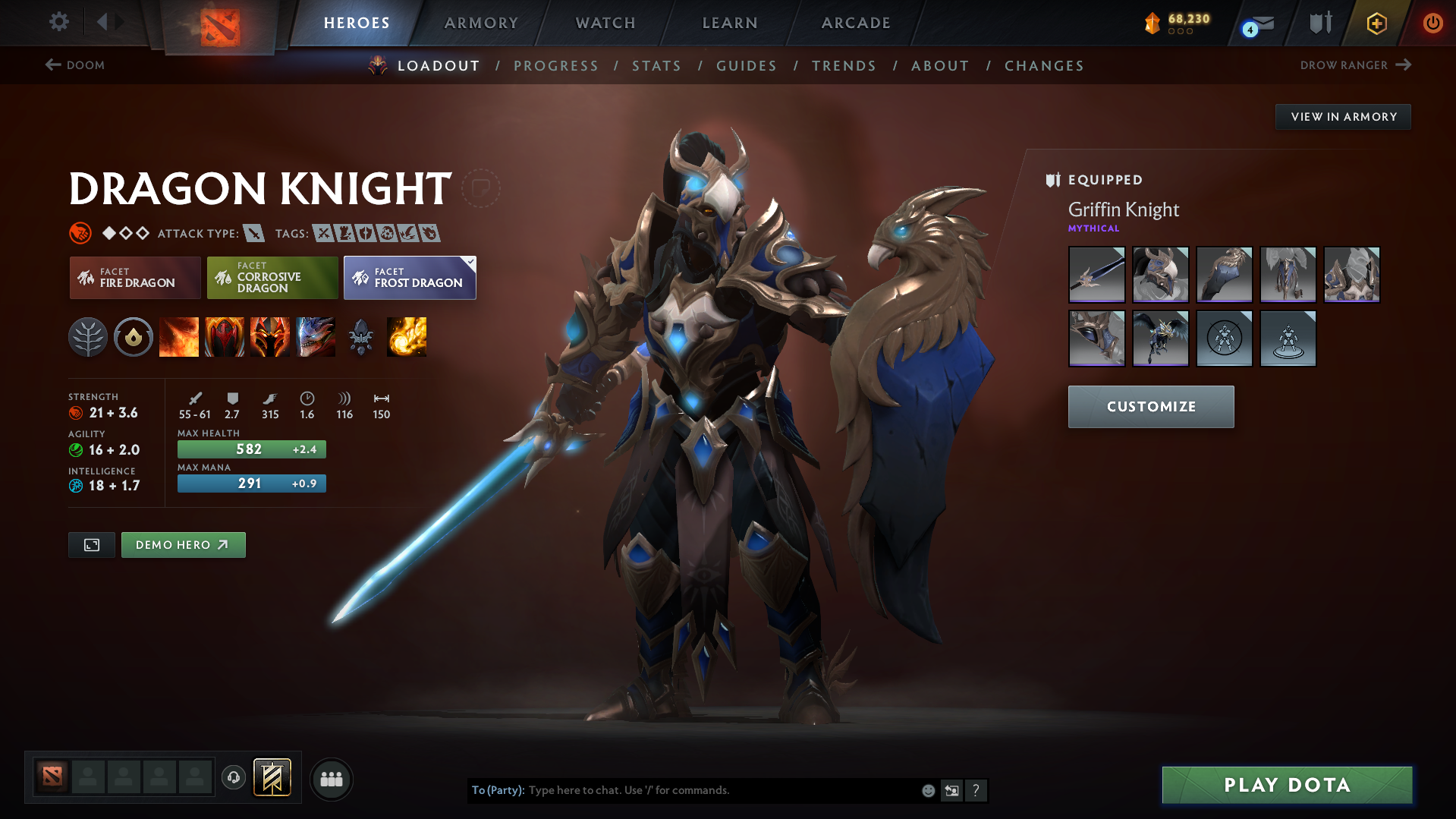The width and height of the screenshot is (1456, 819).
Task: Switch to the STATS tab
Action: pyautogui.click(x=656, y=66)
